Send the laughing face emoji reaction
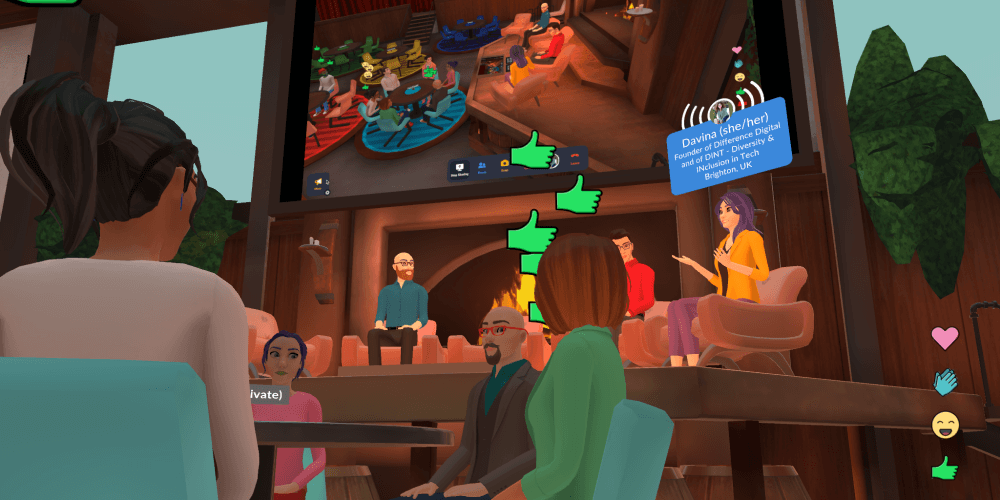 tap(944, 425)
